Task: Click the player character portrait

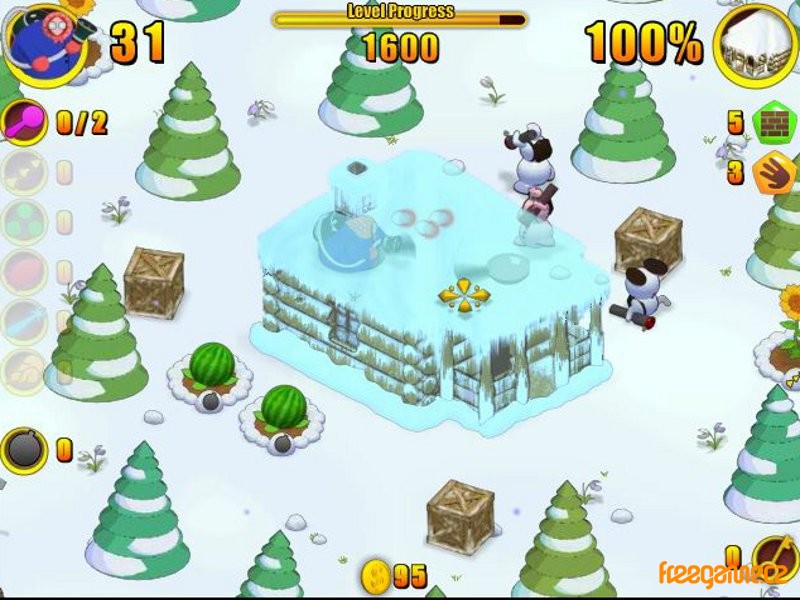Action: coord(41,42)
